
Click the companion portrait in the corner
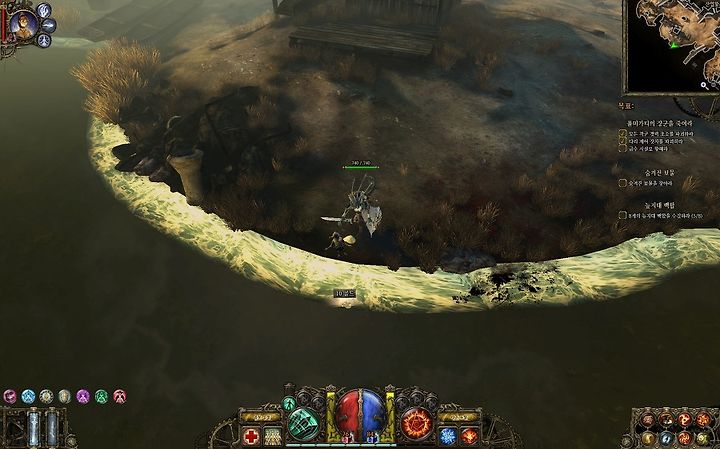(21, 25)
